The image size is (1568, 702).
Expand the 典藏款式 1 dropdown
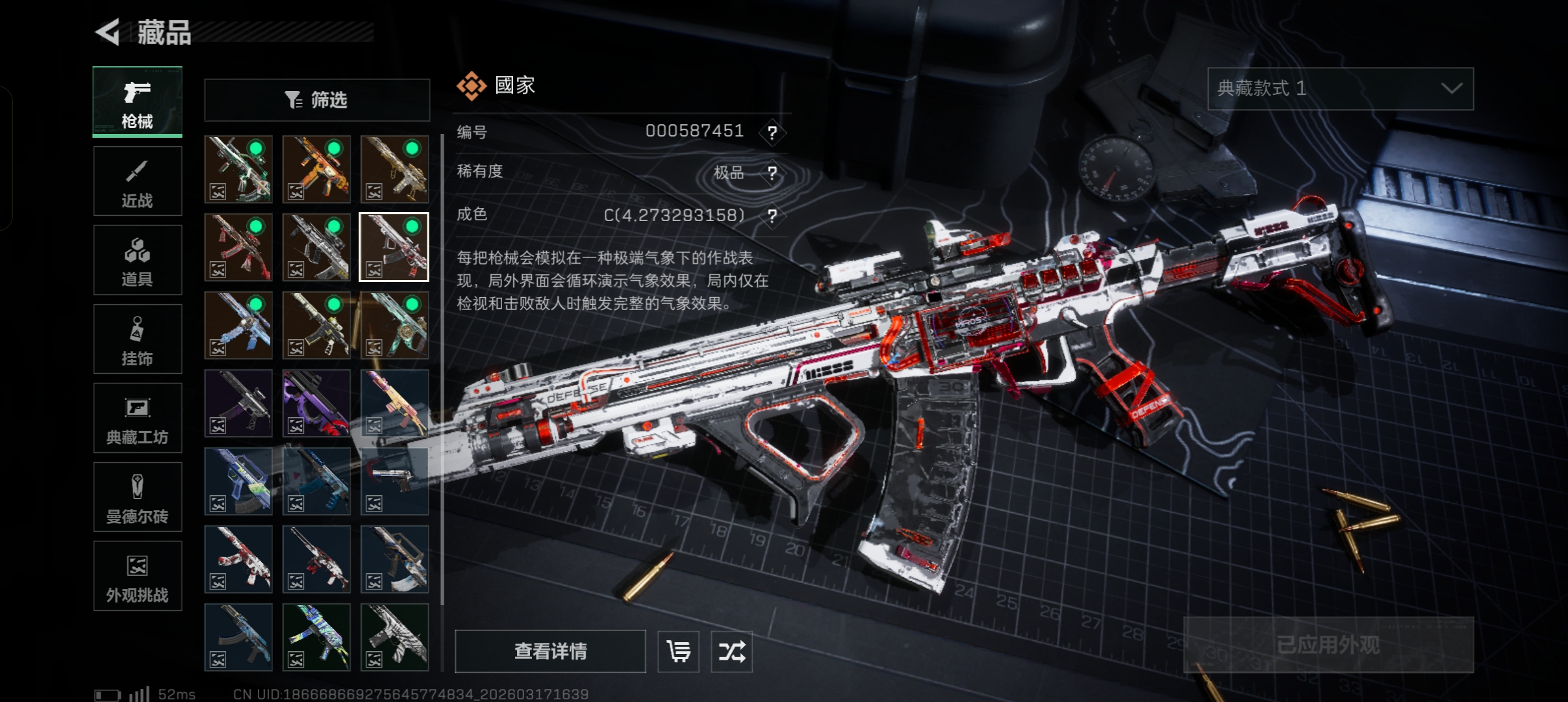[1340, 88]
